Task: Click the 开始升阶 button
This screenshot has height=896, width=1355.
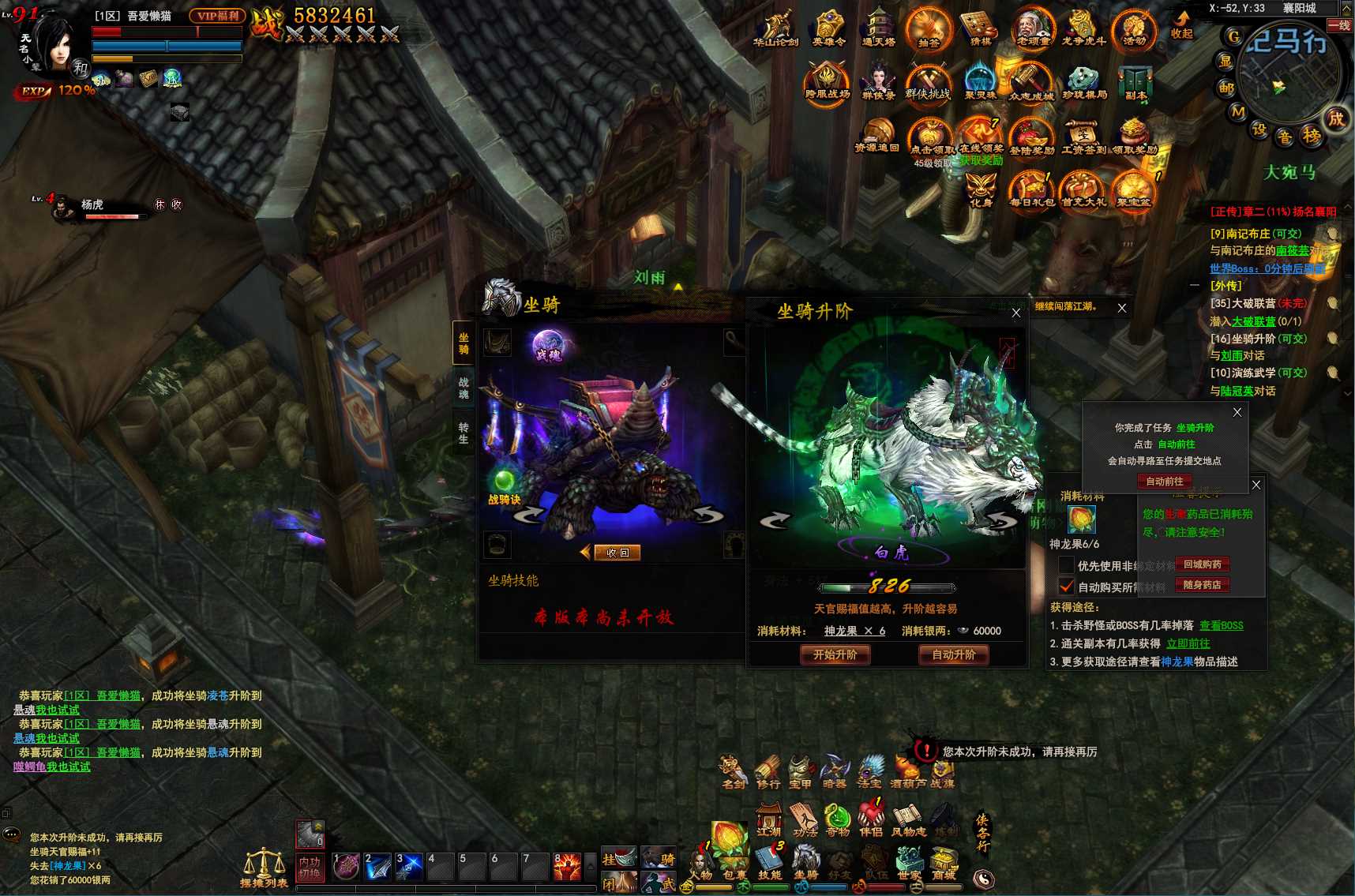Action: [x=835, y=654]
